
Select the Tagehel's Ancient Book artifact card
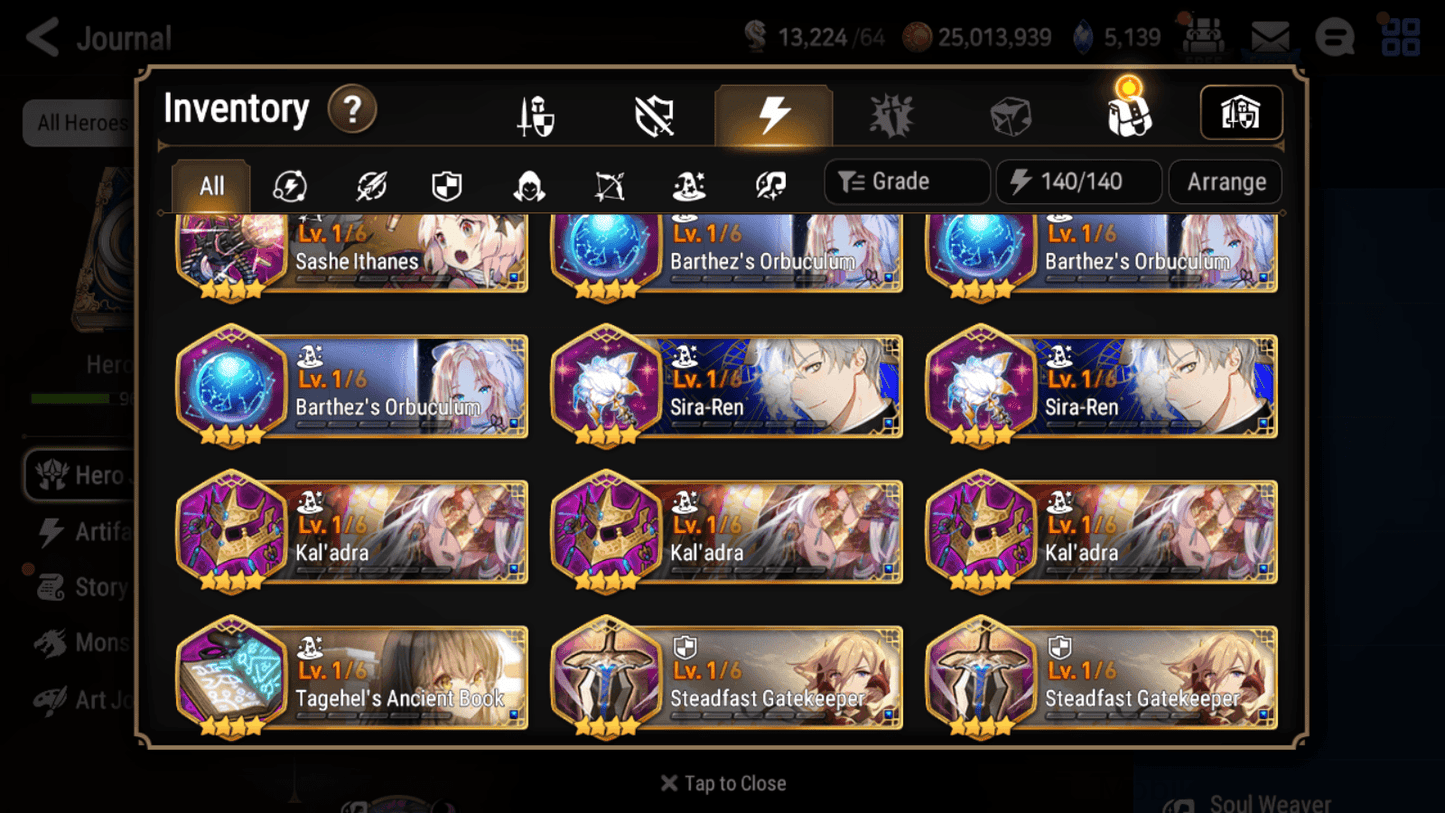352,678
